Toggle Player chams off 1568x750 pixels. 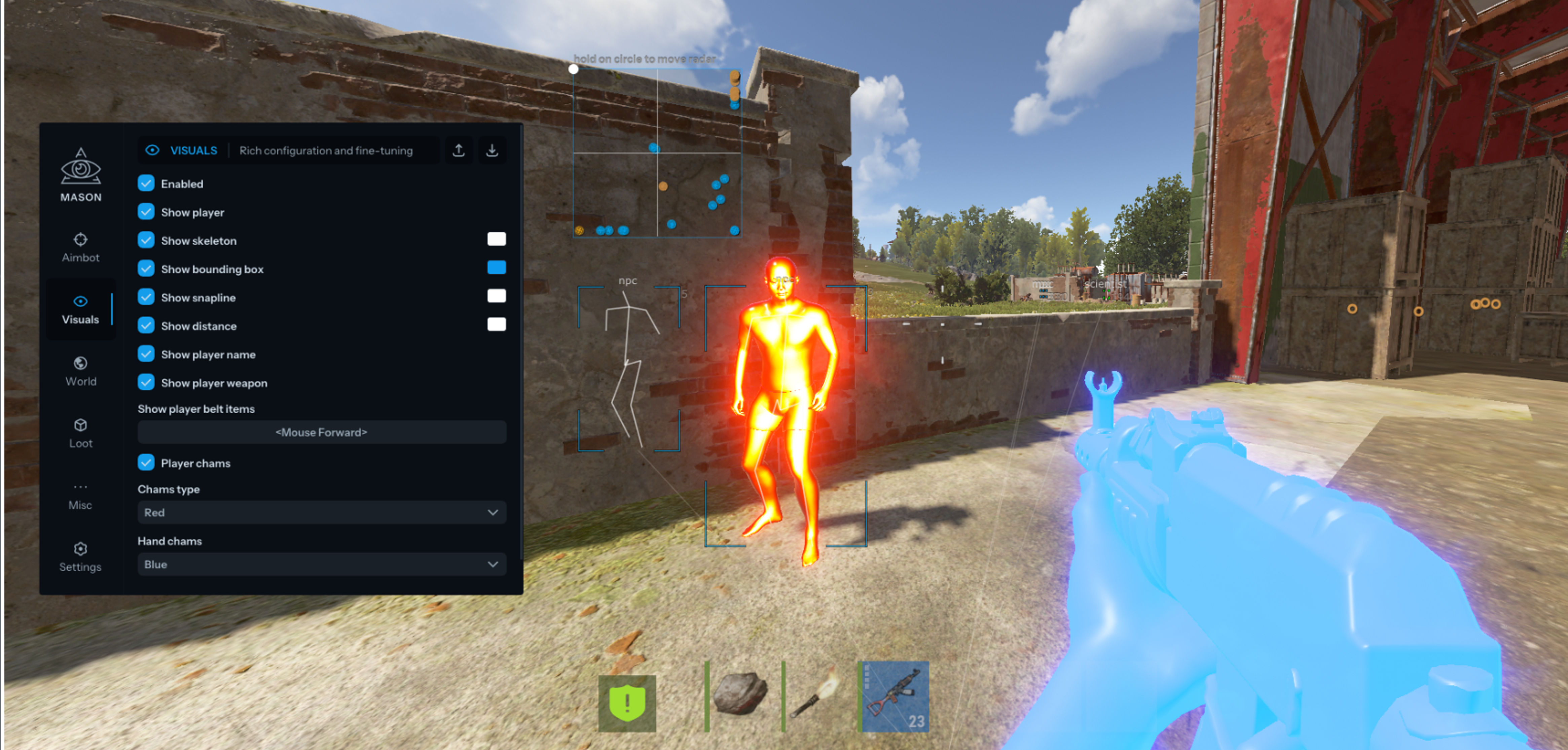(146, 463)
